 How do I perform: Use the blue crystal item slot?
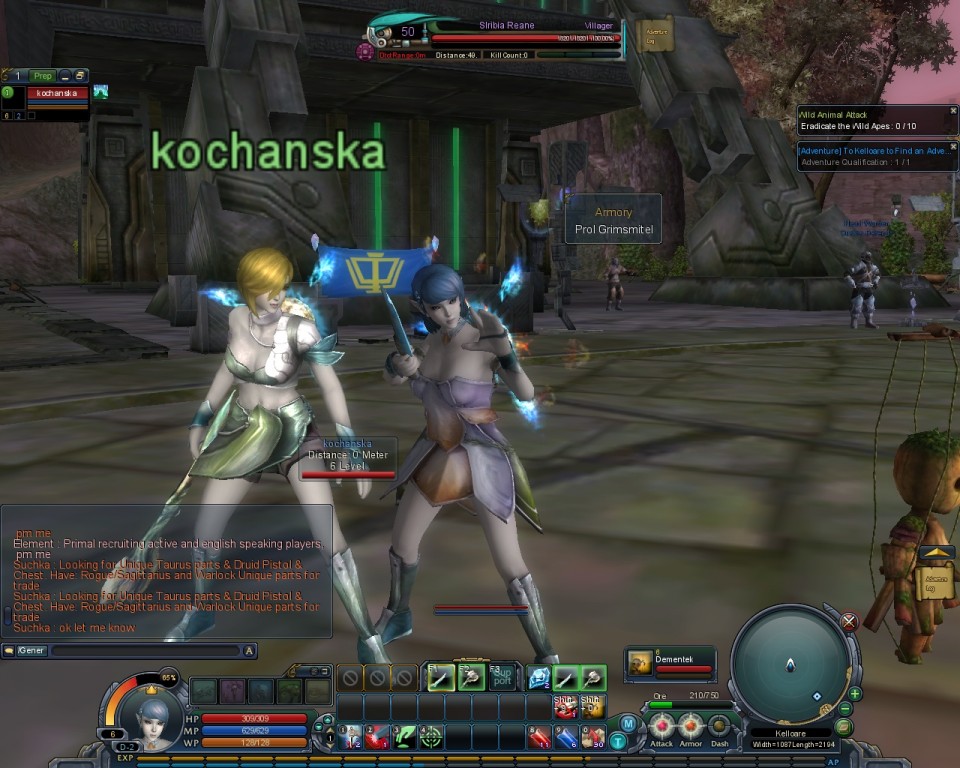point(539,677)
